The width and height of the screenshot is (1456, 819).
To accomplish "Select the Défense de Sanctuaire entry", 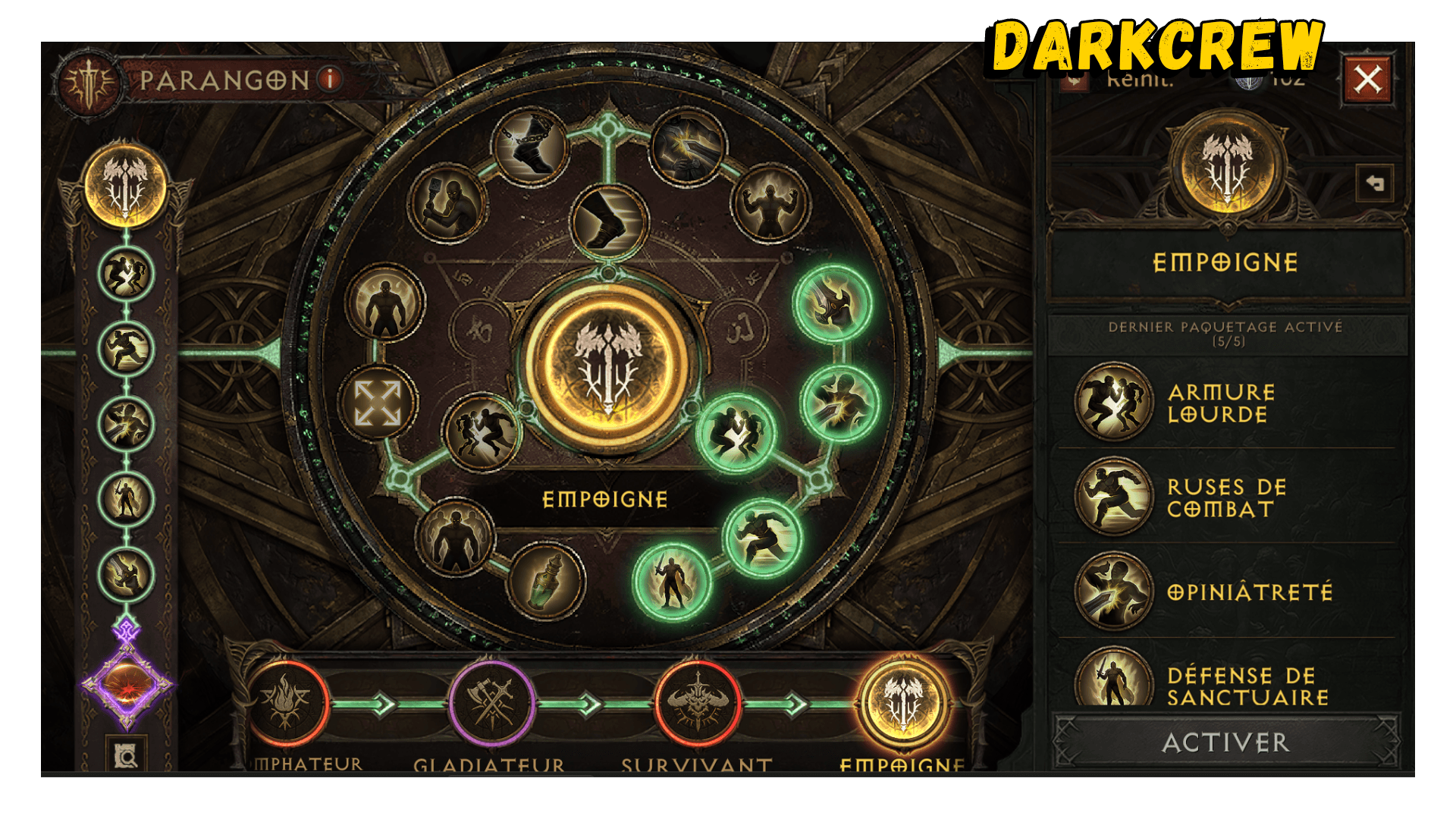I will click(x=1247, y=686).
